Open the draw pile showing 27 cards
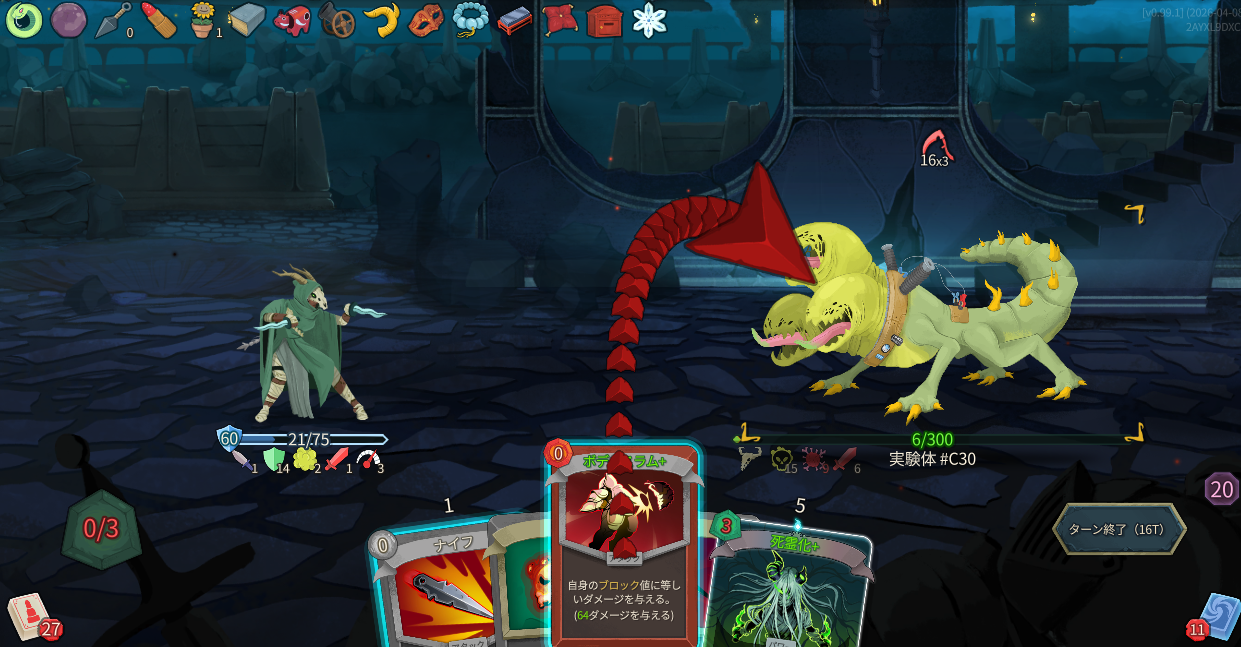Image resolution: width=1241 pixels, height=647 pixels. pos(31,616)
